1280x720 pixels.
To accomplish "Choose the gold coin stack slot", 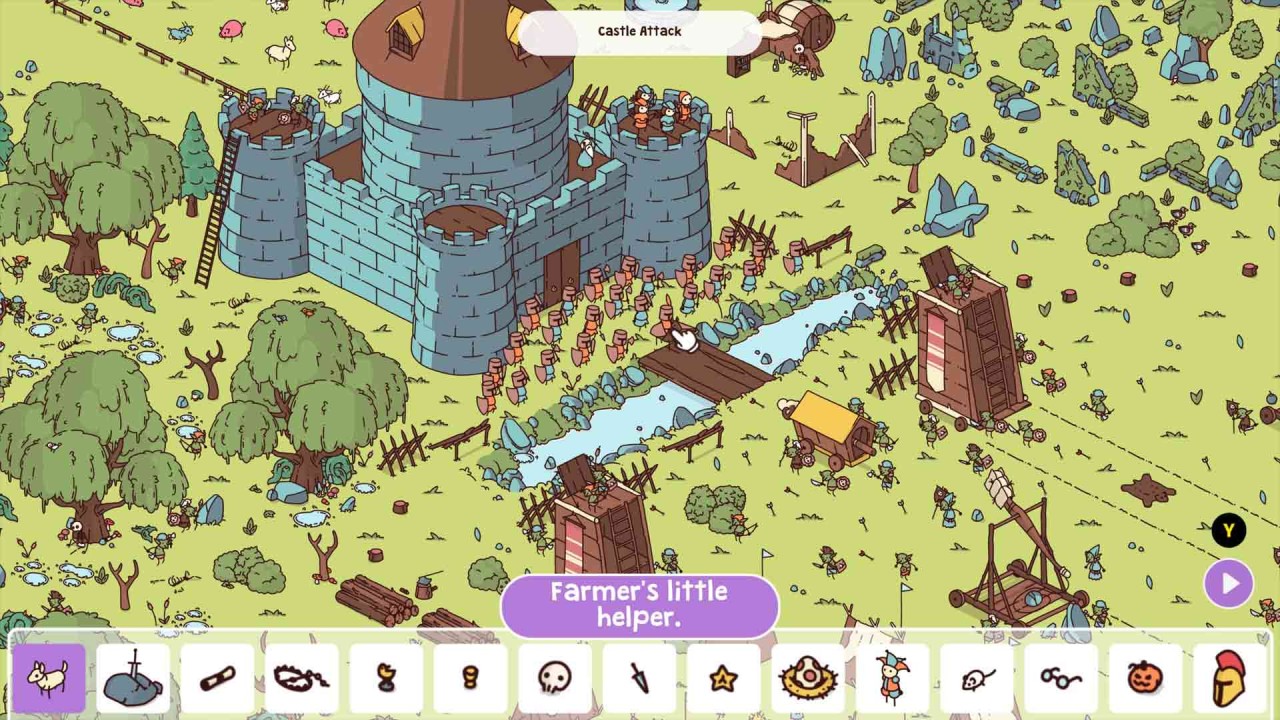I will click(470, 679).
